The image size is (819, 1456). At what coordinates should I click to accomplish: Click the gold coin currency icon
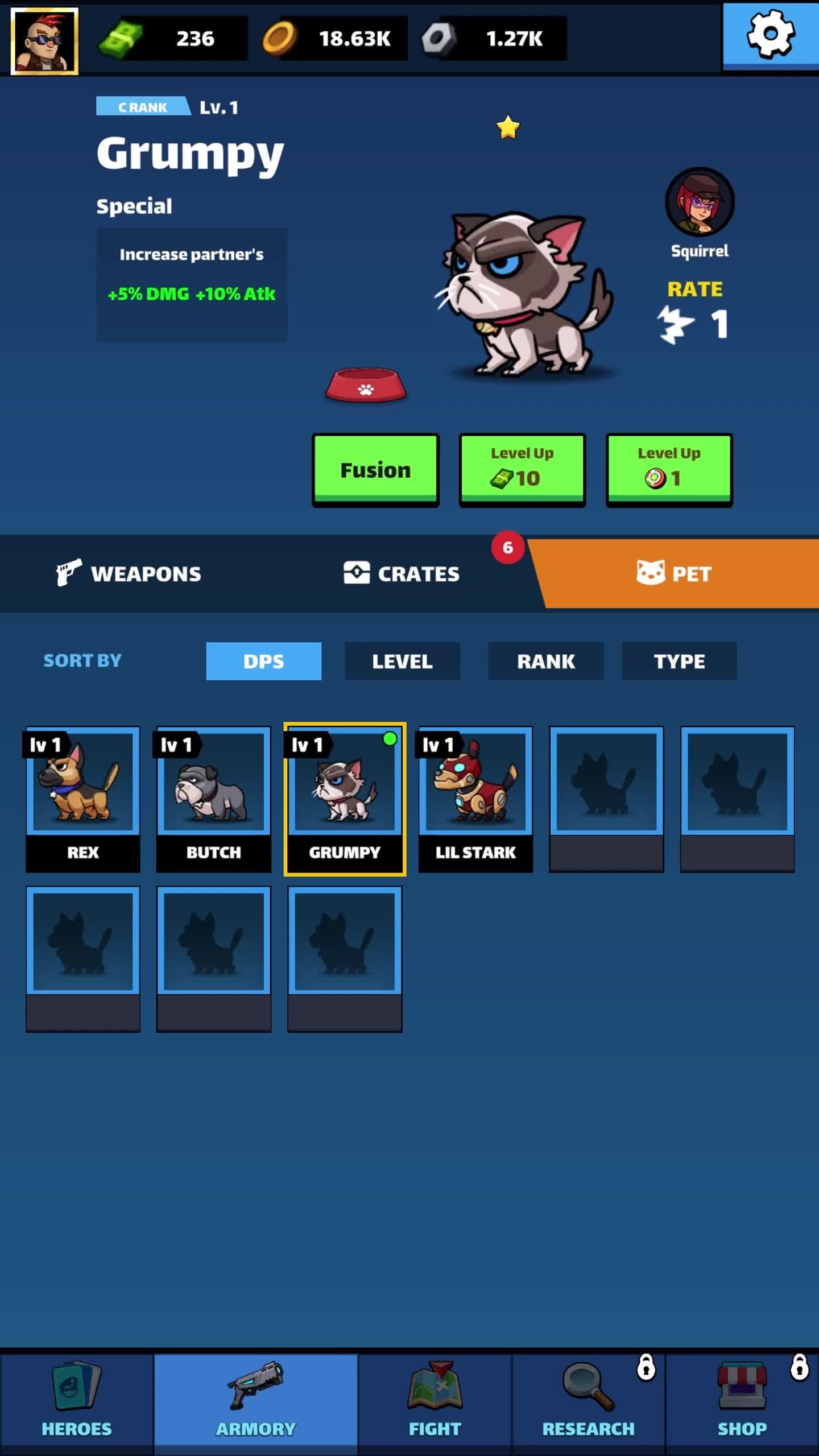click(x=280, y=37)
